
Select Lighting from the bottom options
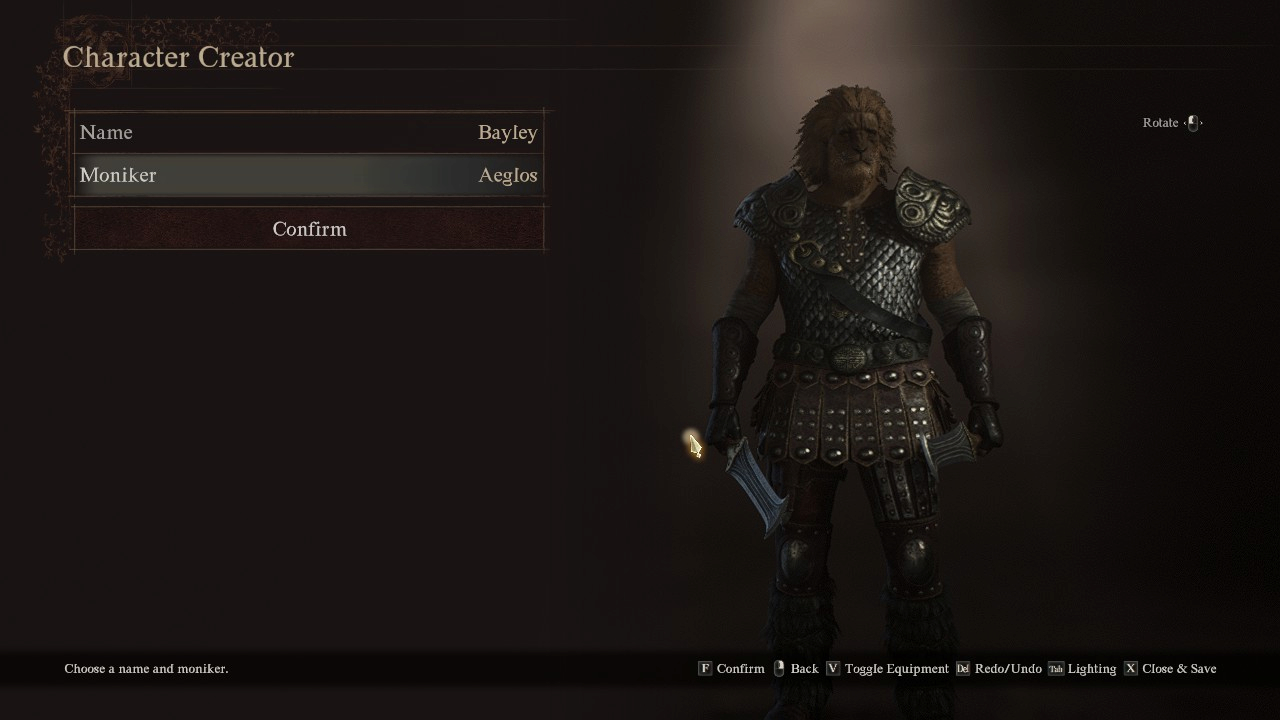click(1093, 668)
